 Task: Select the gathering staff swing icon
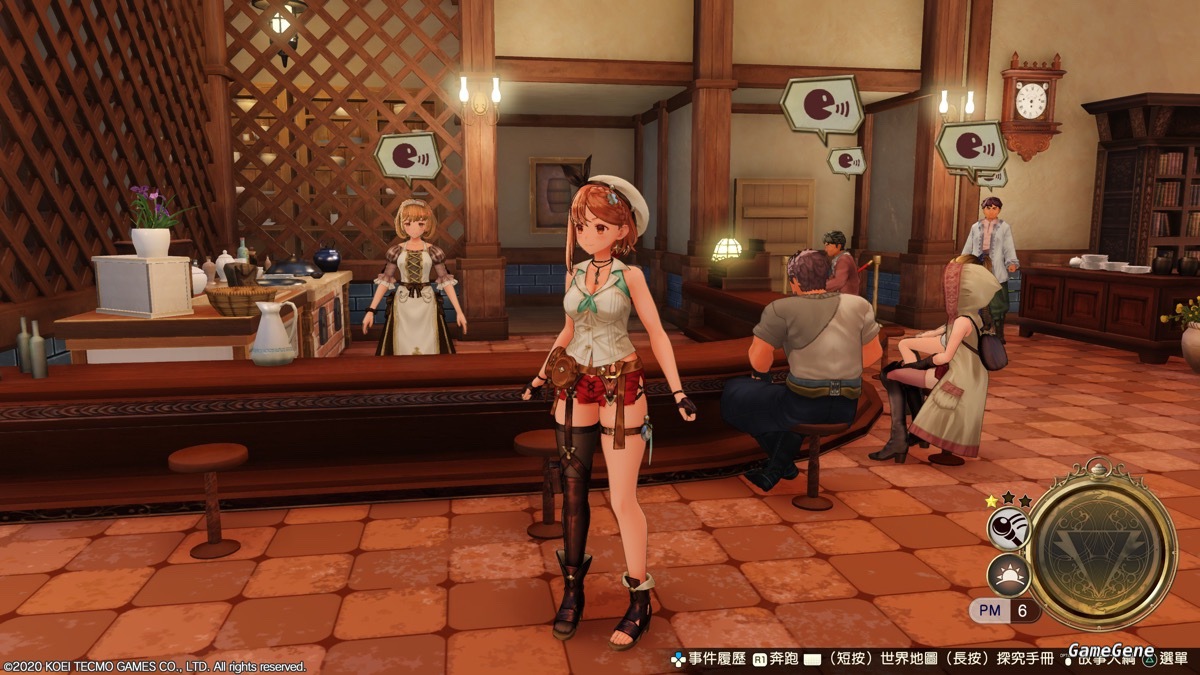pos(1008,529)
